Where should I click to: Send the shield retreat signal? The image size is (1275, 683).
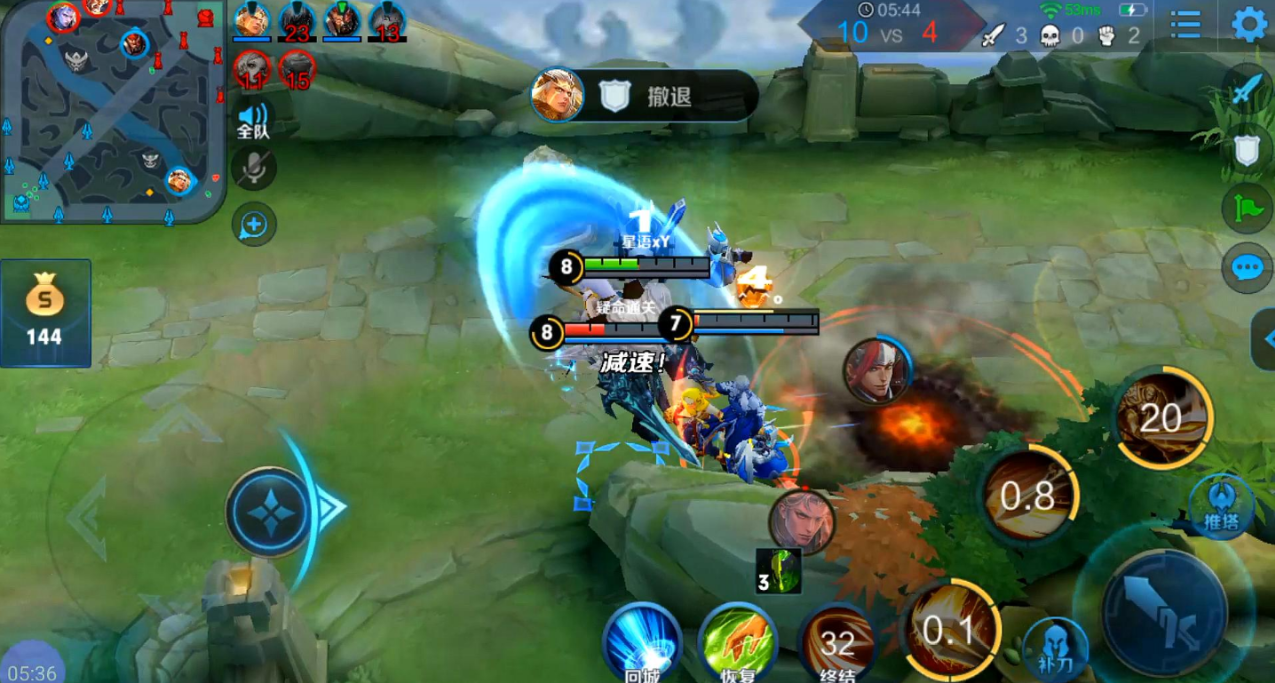coord(1246,151)
